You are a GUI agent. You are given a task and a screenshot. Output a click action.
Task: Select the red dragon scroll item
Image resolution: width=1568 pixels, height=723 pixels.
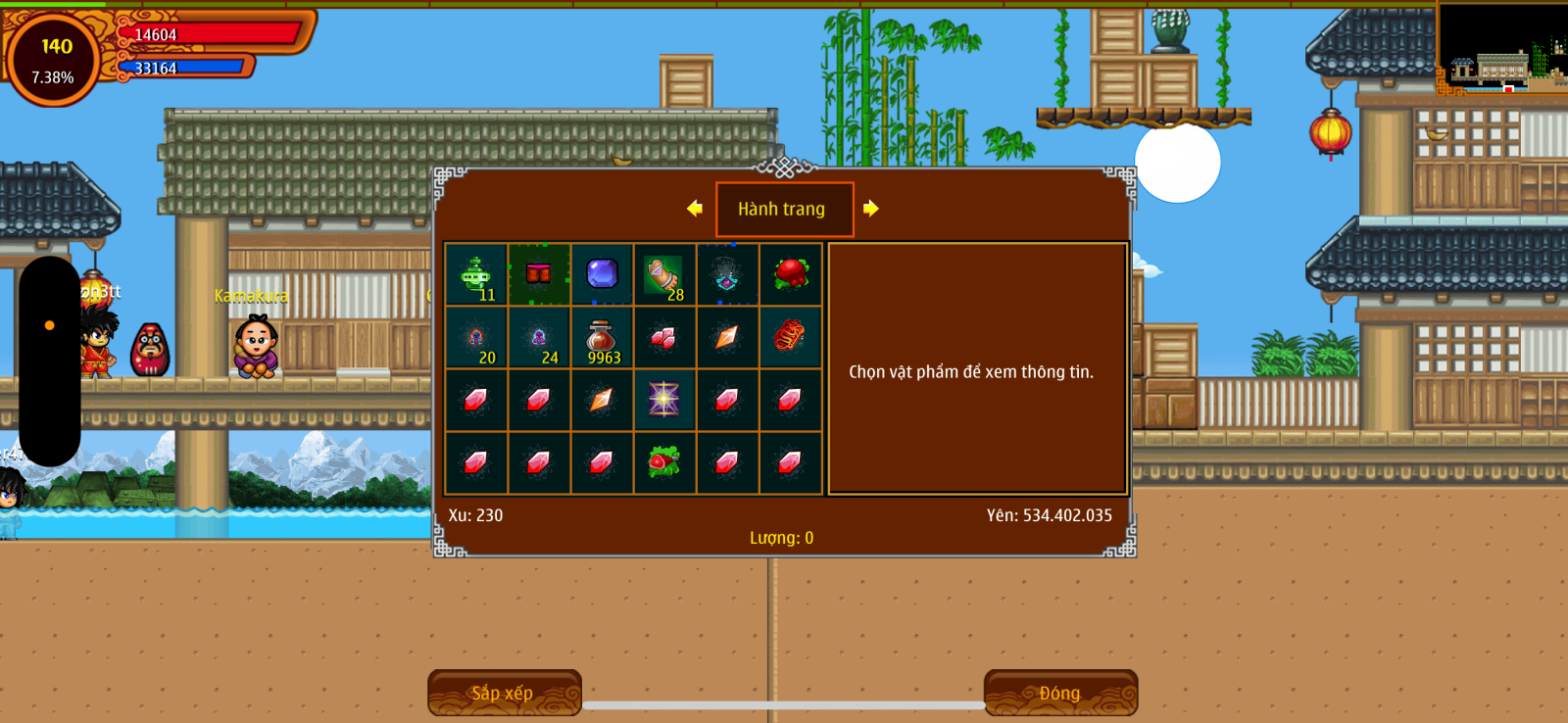point(790,337)
